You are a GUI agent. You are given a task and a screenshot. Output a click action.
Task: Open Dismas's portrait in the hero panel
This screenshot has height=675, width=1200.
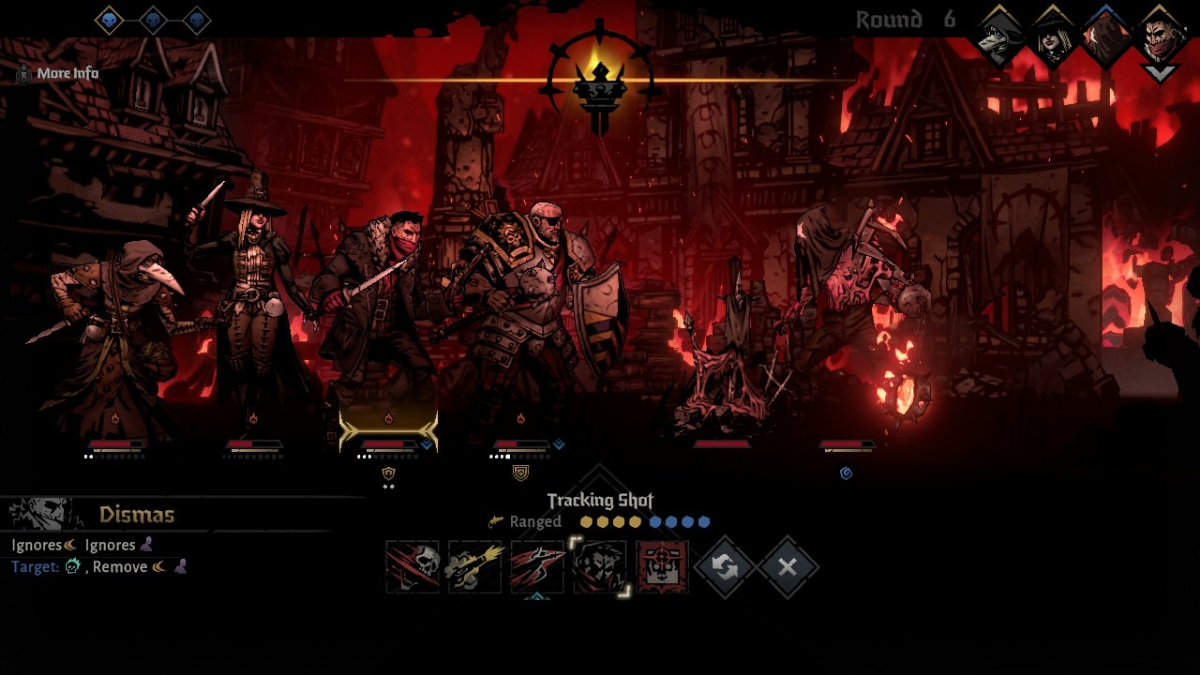point(41,514)
